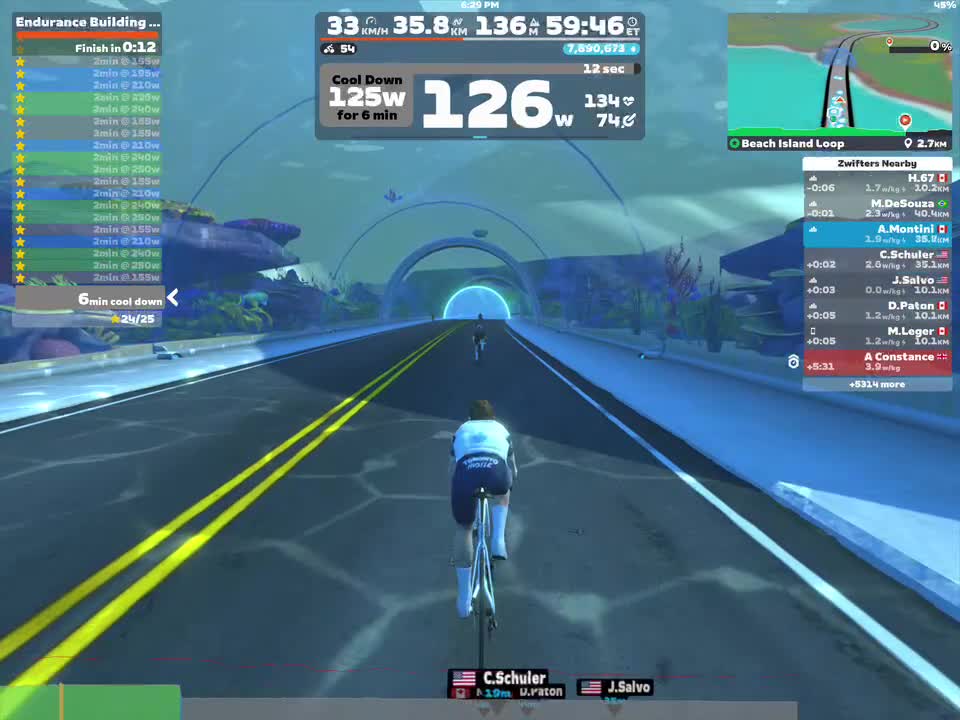Open the minimap
The width and height of the screenshot is (960, 720).
(839, 74)
